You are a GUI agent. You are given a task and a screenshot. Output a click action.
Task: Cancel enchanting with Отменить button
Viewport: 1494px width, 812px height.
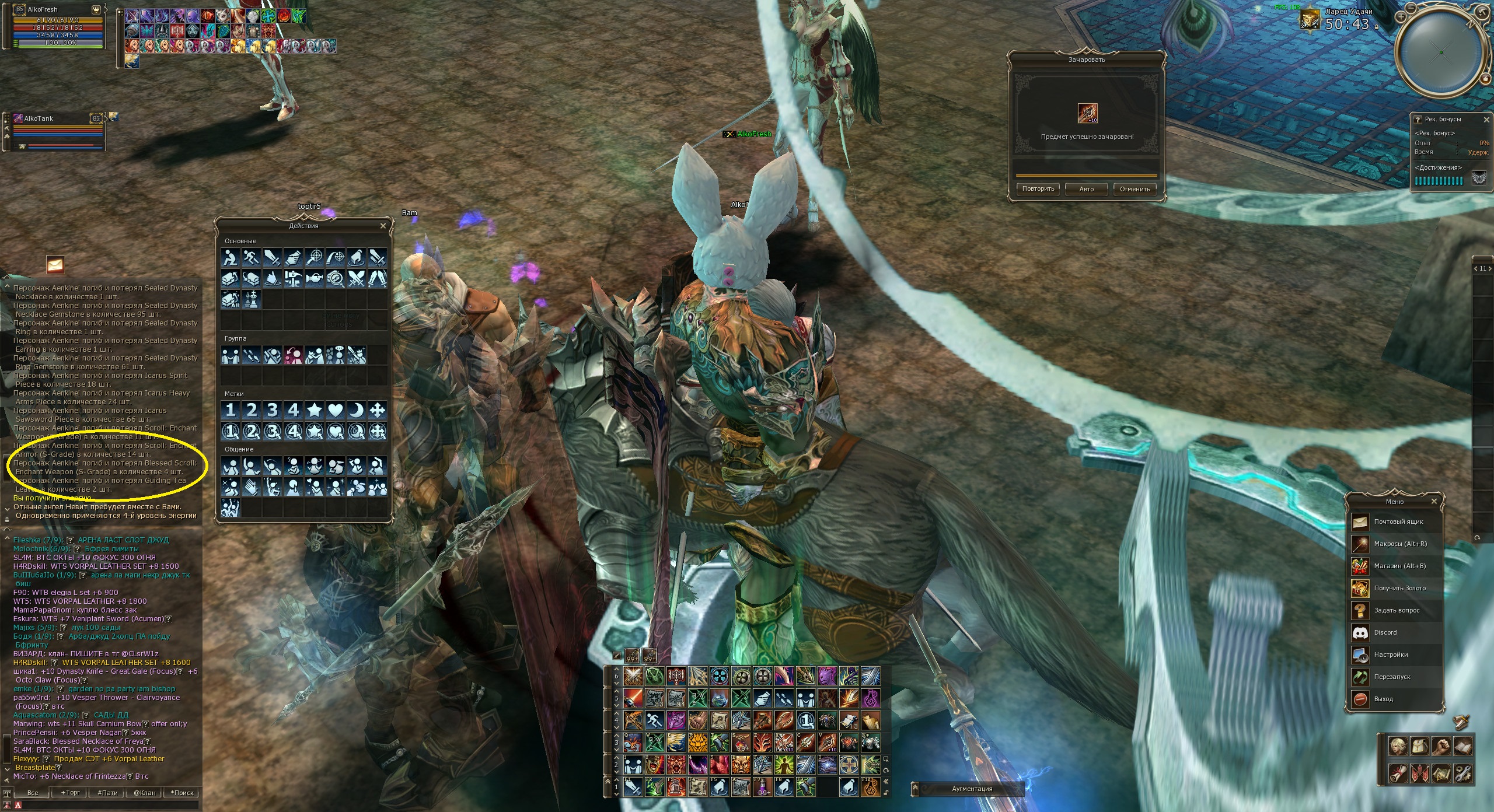(x=1135, y=189)
